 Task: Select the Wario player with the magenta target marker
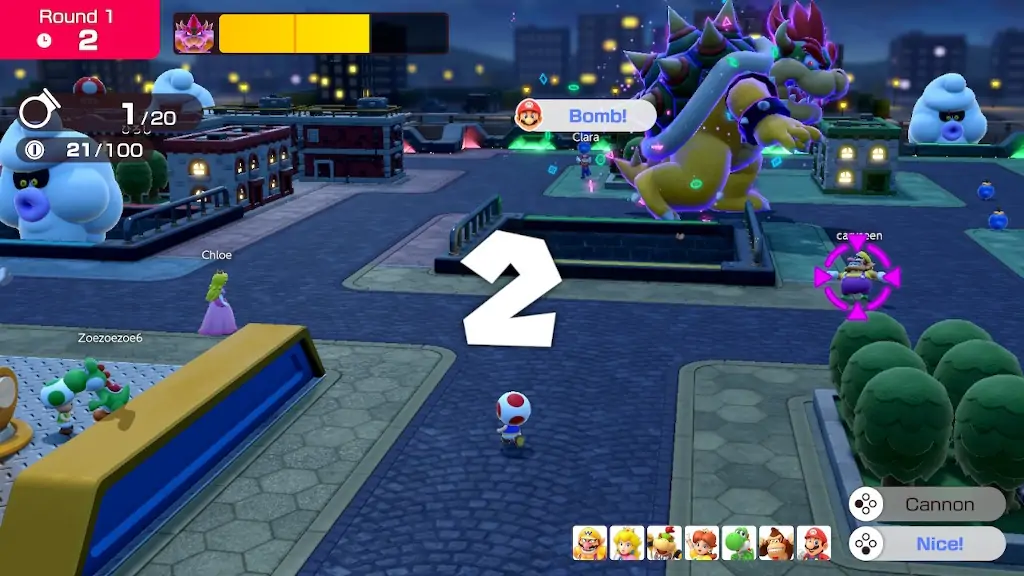pos(857,278)
